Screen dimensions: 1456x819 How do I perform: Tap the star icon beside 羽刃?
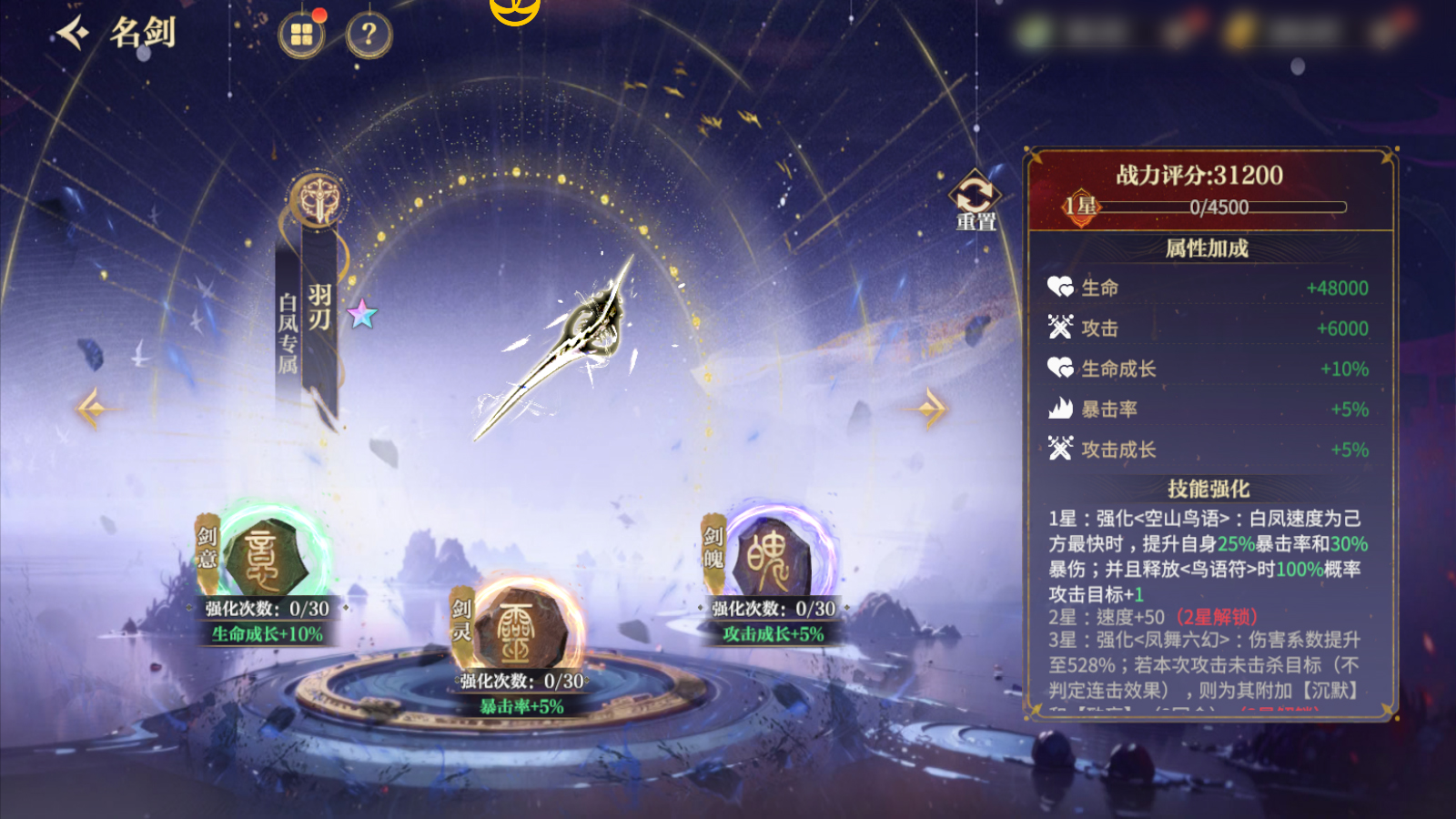(362, 314)
